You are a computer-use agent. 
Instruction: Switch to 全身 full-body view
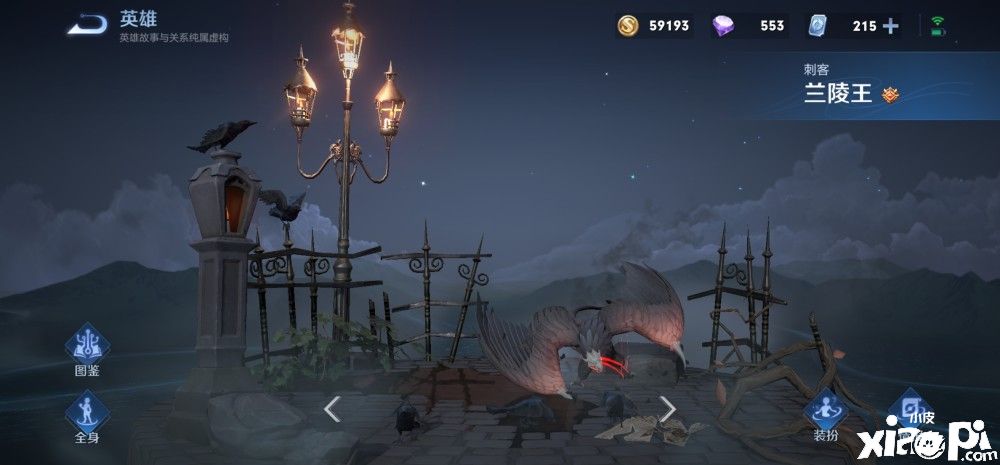87,413
